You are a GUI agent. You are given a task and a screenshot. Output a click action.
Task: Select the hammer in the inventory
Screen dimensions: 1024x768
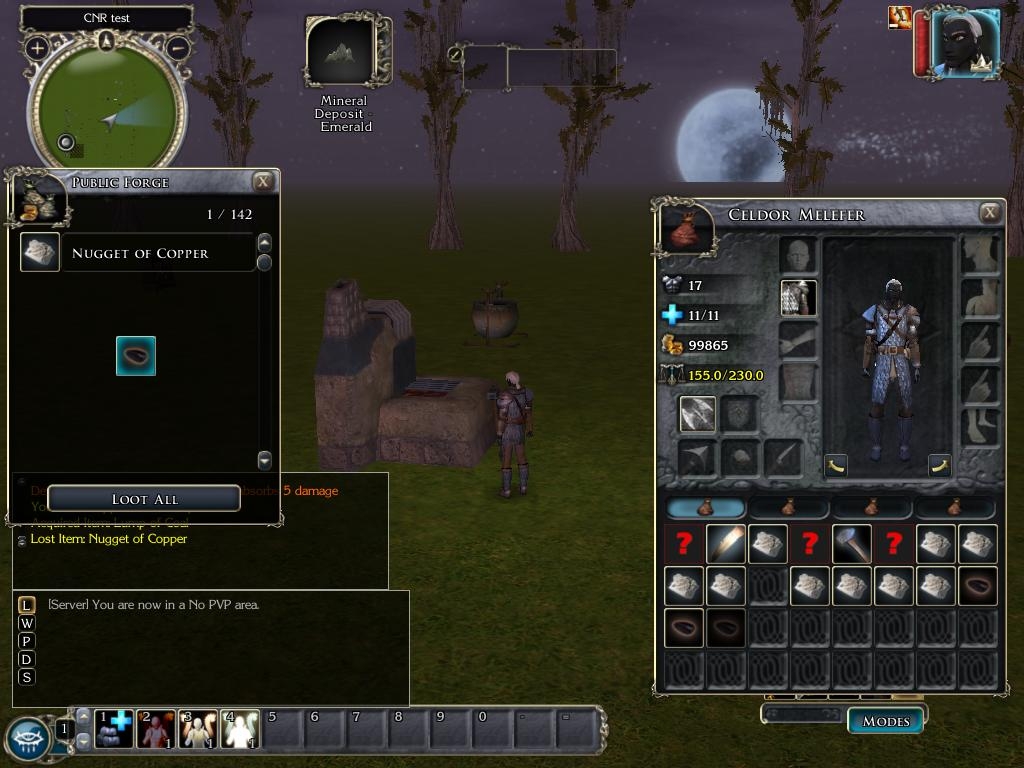851,544
